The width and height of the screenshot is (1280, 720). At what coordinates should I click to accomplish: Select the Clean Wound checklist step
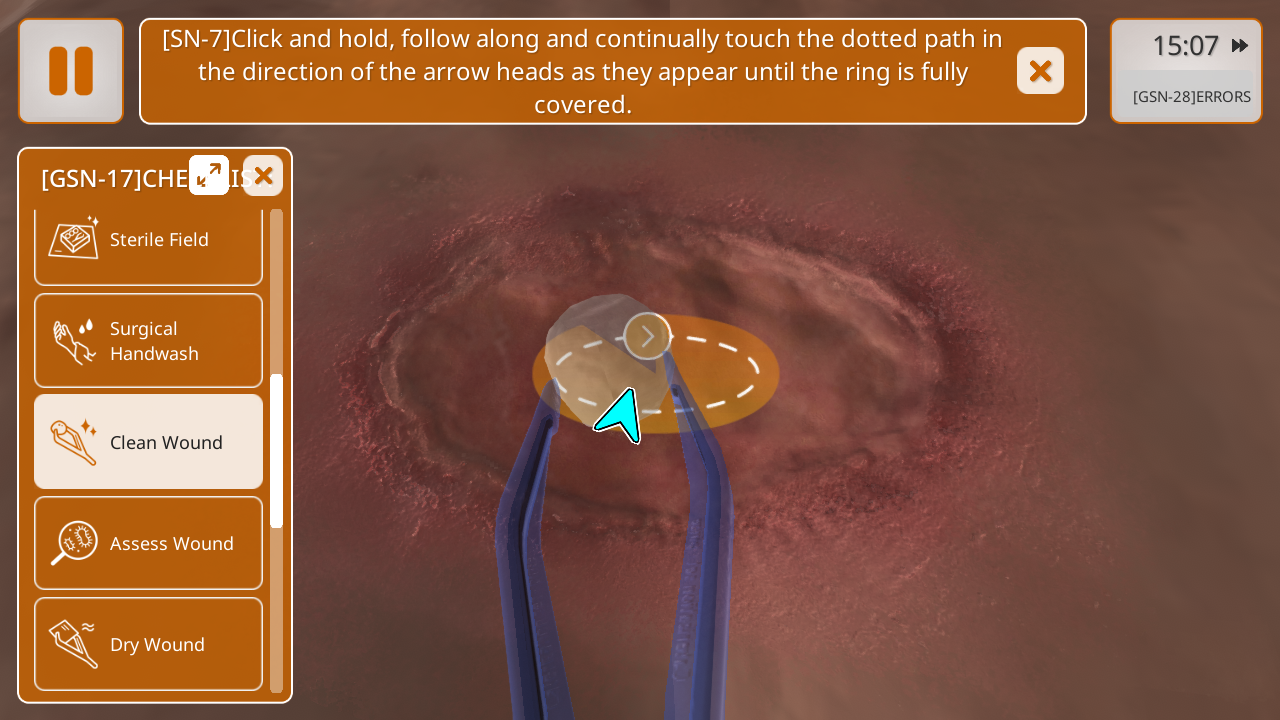click(148, 442)
